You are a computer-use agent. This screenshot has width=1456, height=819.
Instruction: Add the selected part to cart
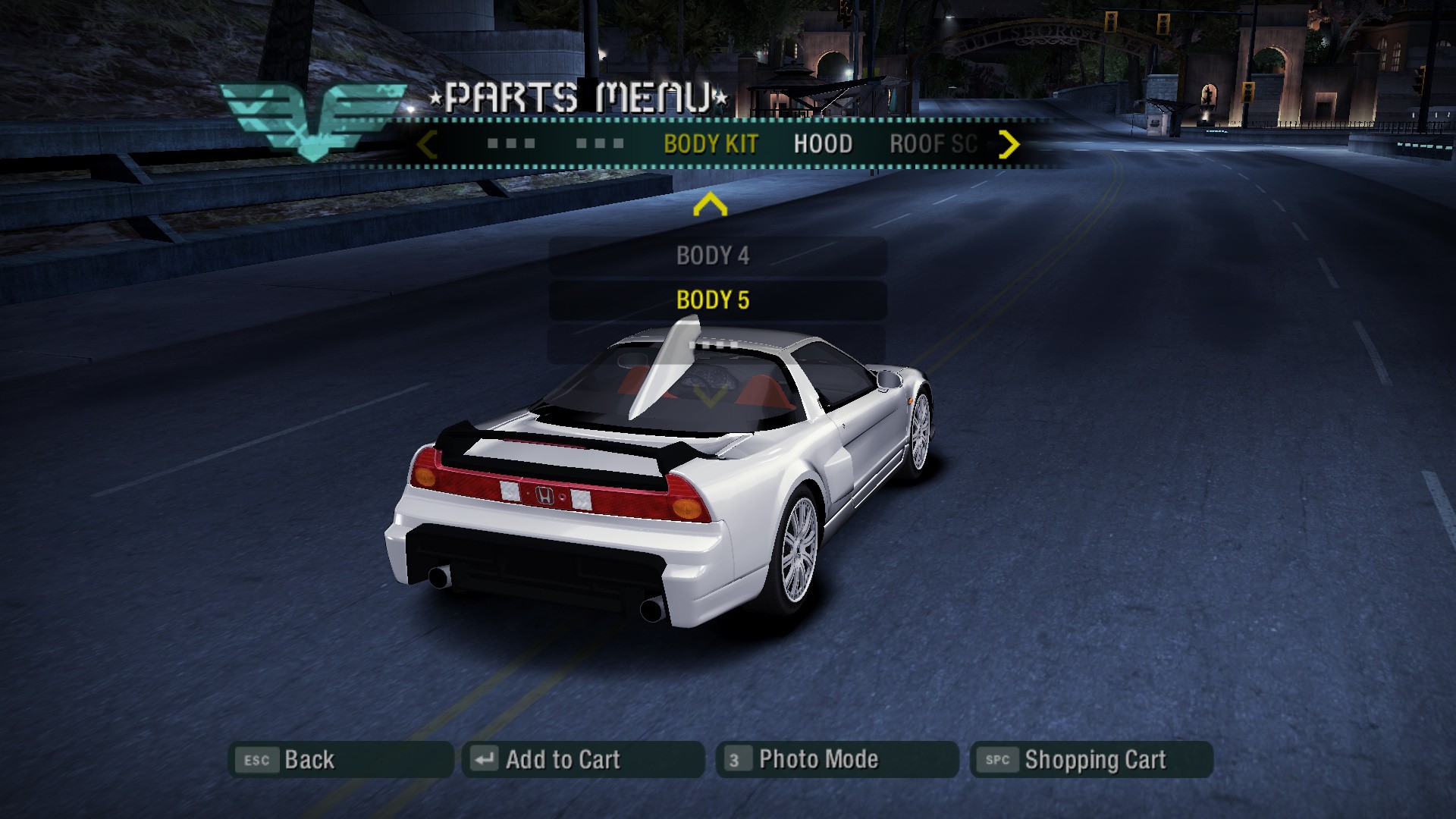[582, 760]
